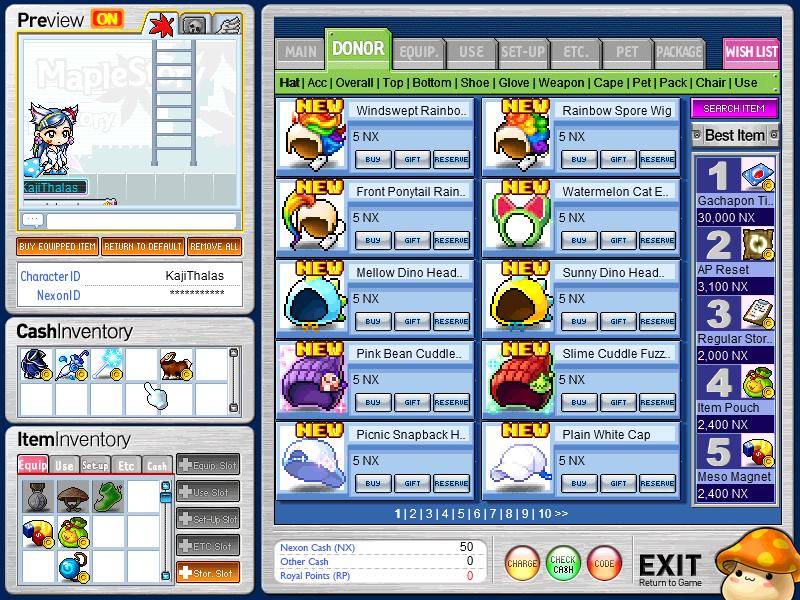This screenshot has height=600, width=800.
Task: Toggle the Preview ON switch
Action: (x=105, y=19)
